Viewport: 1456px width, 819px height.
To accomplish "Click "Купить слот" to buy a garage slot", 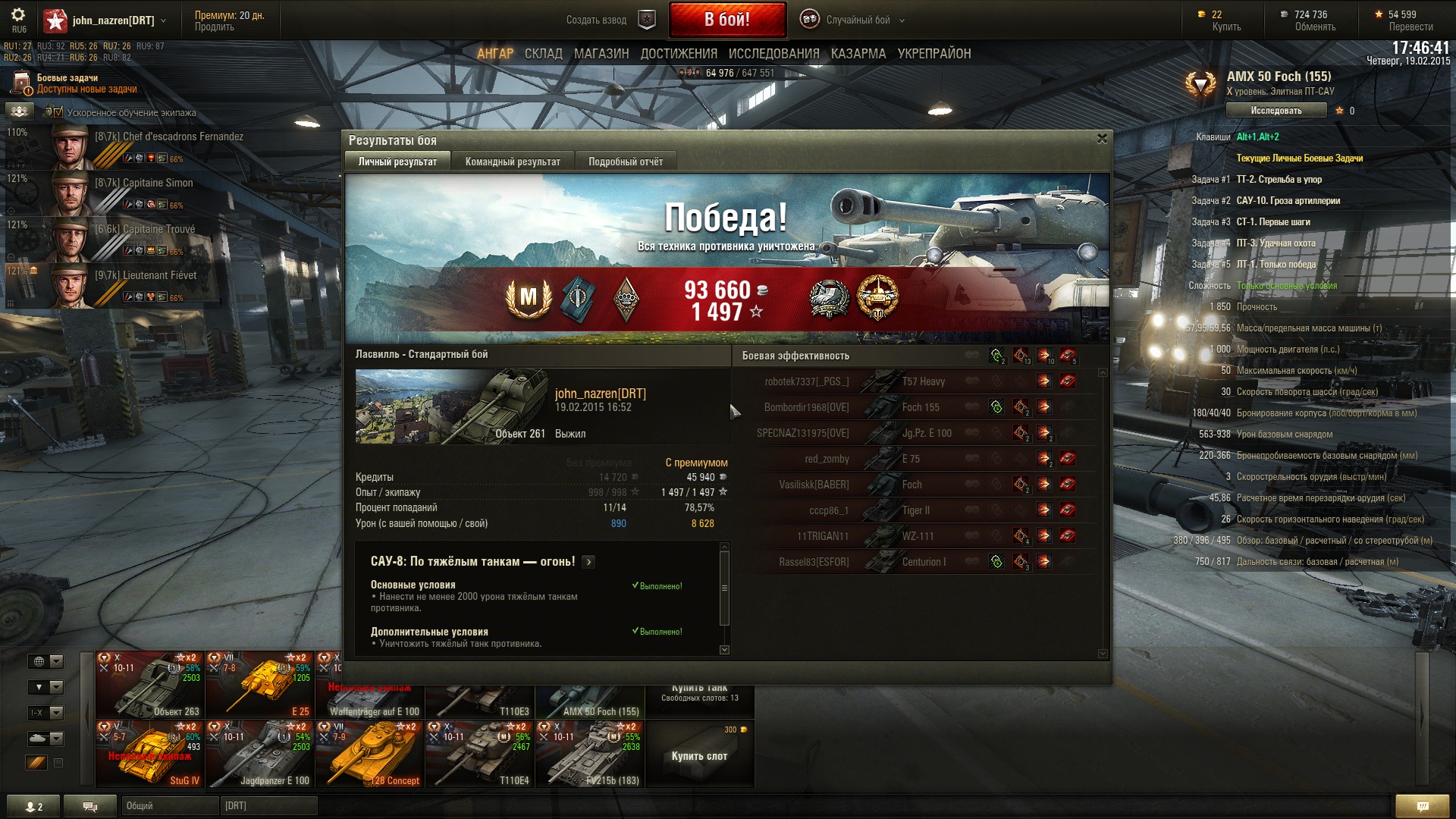I will pos(699,755).
